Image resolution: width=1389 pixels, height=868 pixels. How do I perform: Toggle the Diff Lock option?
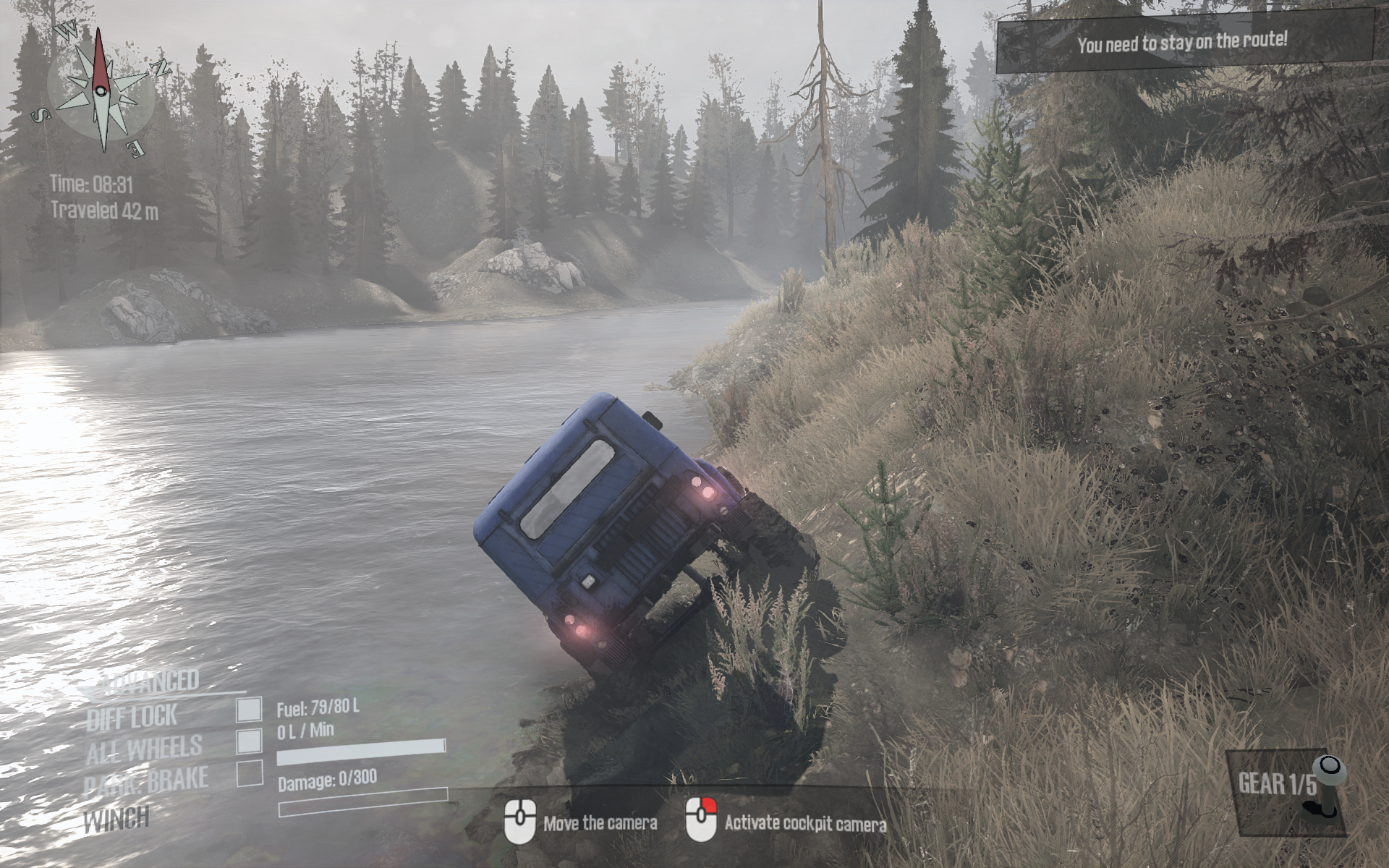[x=249, y=710]
